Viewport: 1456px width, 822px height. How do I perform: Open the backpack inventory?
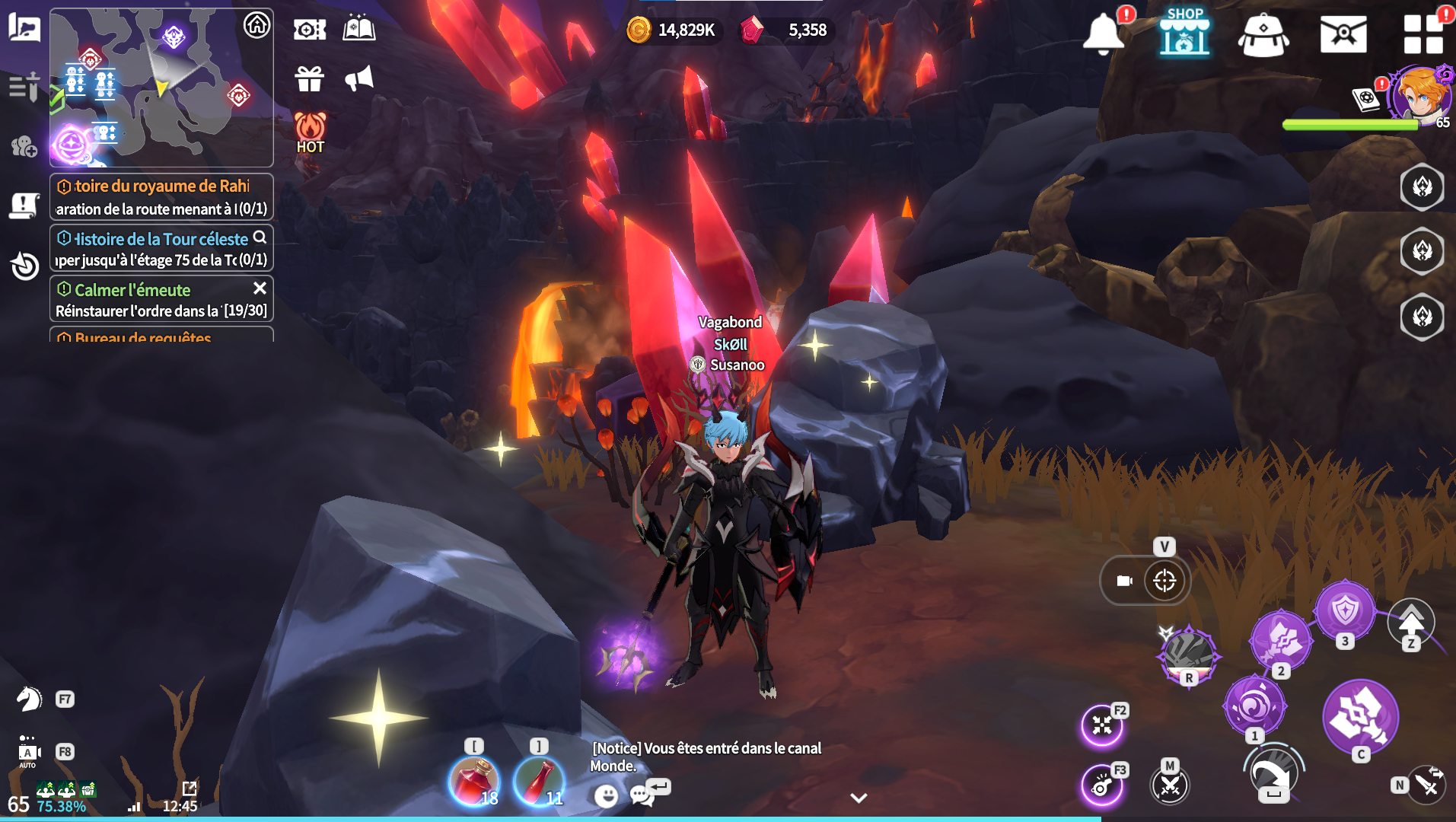[1263, 35]
